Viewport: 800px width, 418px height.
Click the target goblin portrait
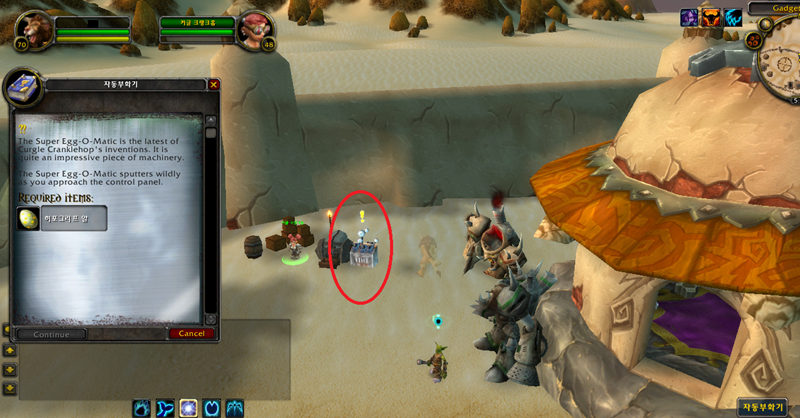coord(252,32)
